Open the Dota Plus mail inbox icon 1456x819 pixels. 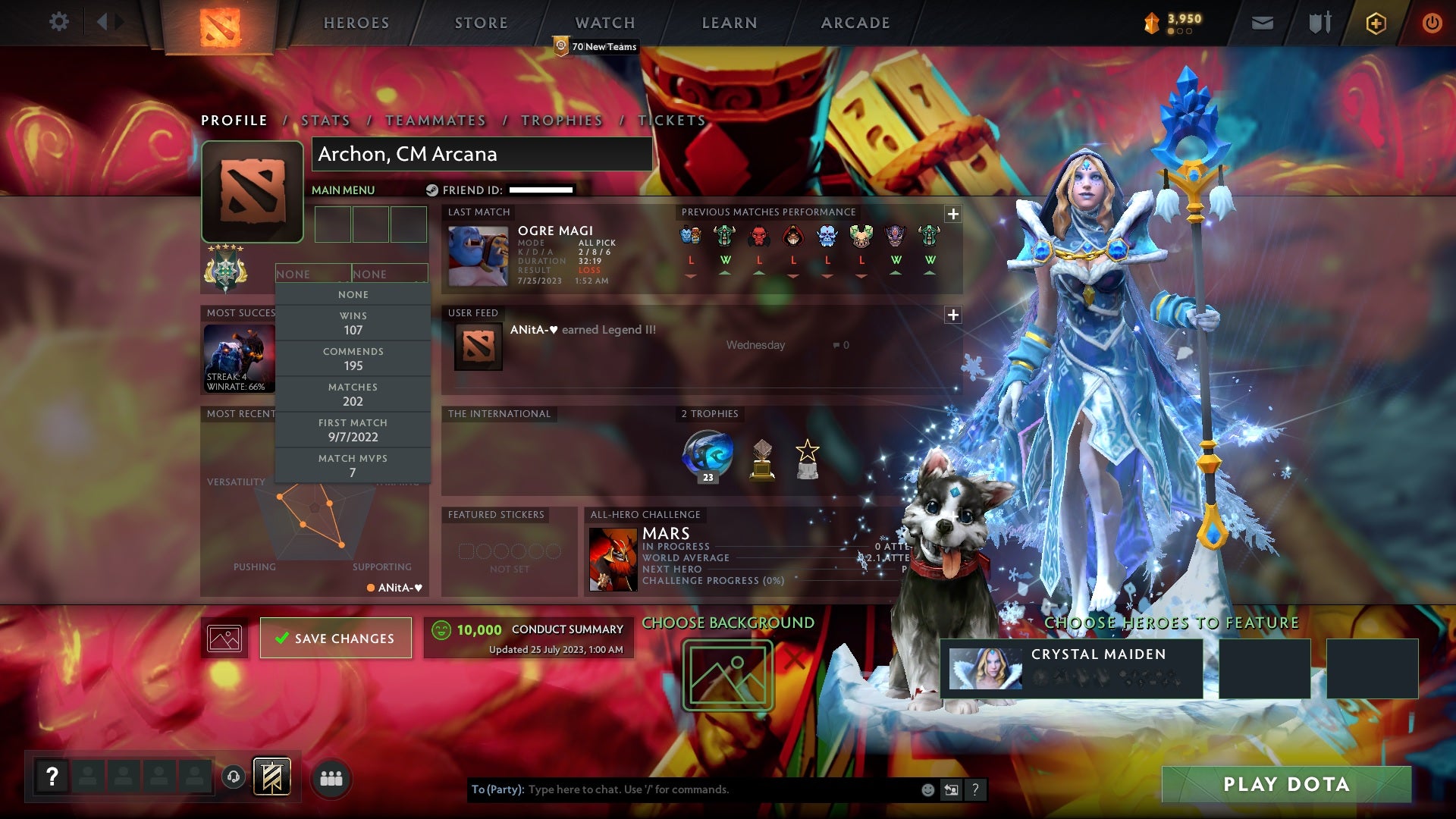pyautogui.click(x=1262, y=23)
